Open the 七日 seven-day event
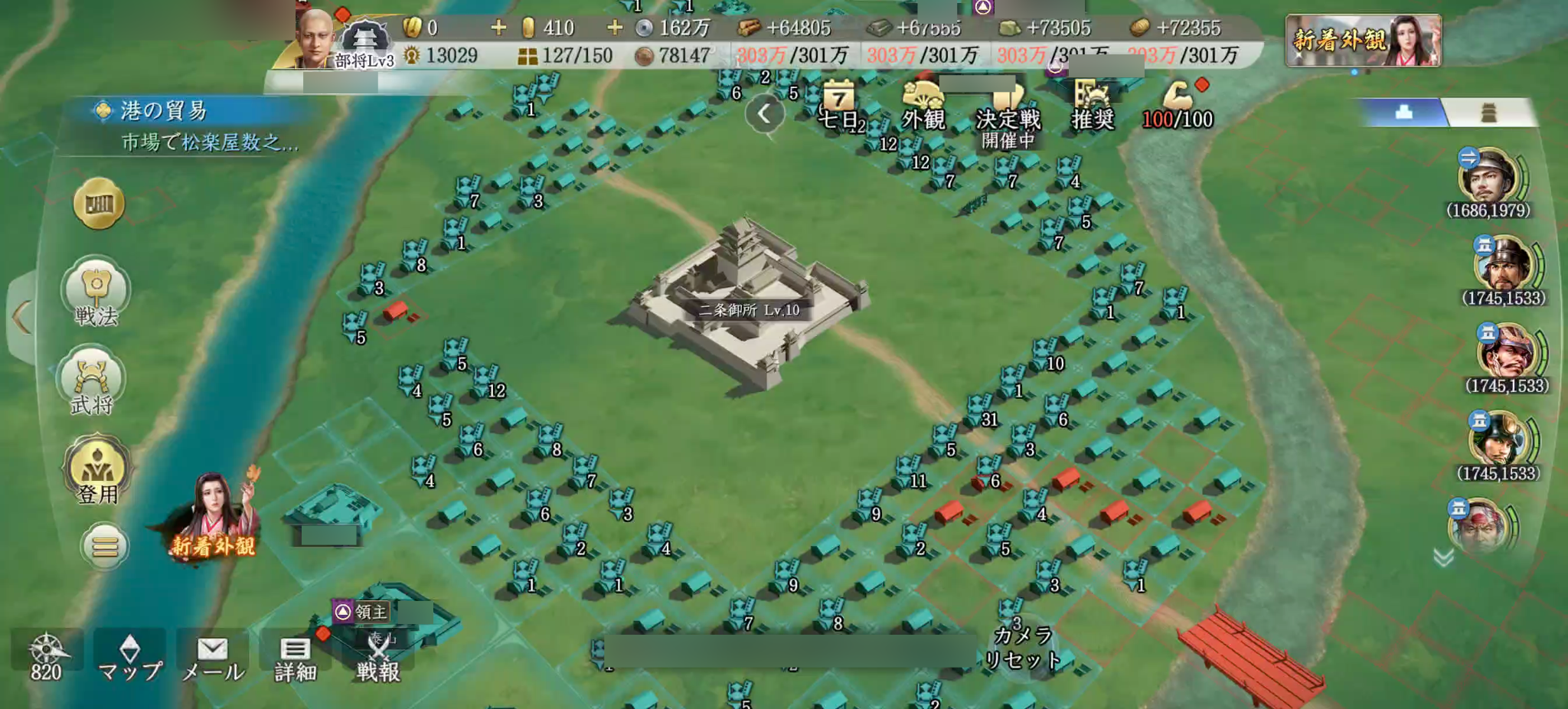This screenshot has height=709, width=1568. [839, 106]
